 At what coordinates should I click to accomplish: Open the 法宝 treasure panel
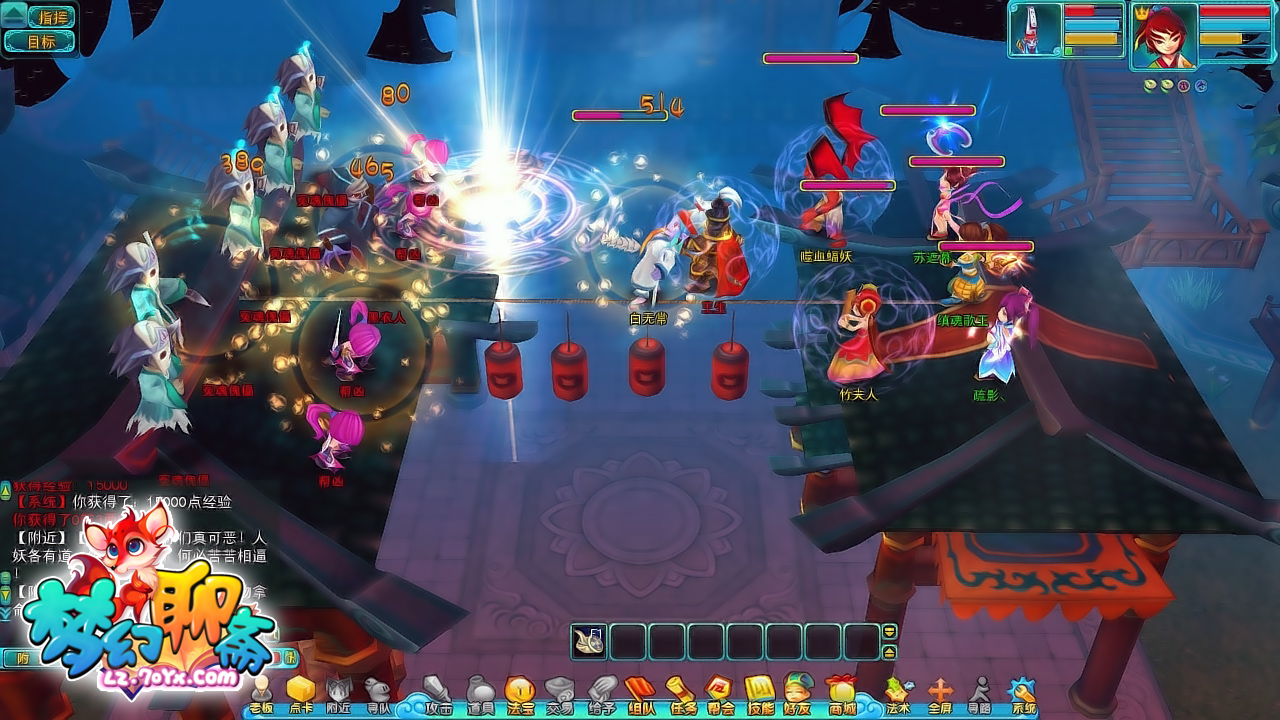(x=520, y=694)
